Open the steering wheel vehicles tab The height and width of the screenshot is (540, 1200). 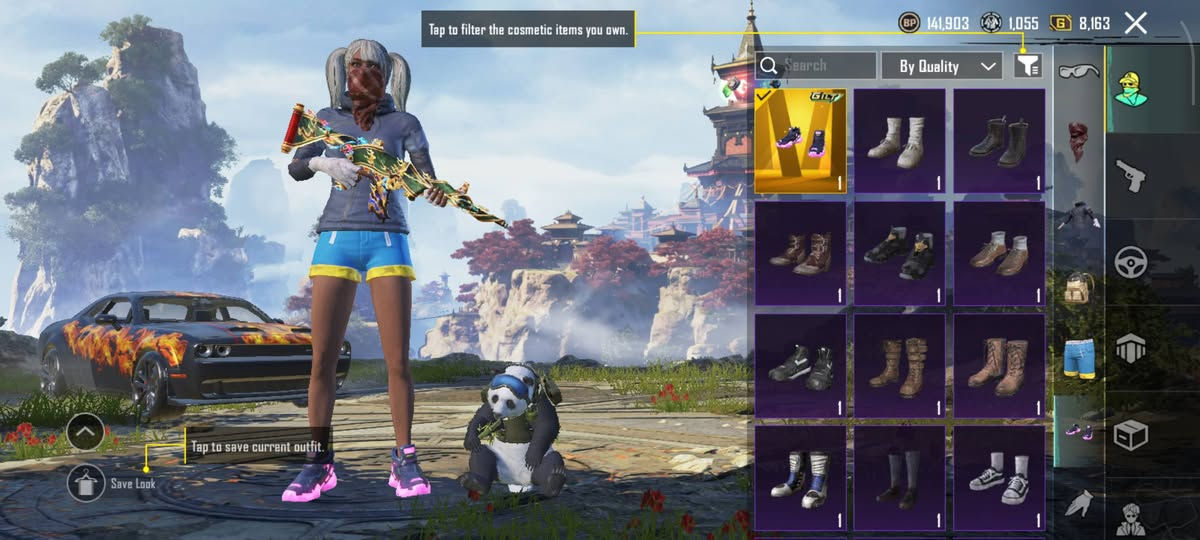coord(1131,262)
